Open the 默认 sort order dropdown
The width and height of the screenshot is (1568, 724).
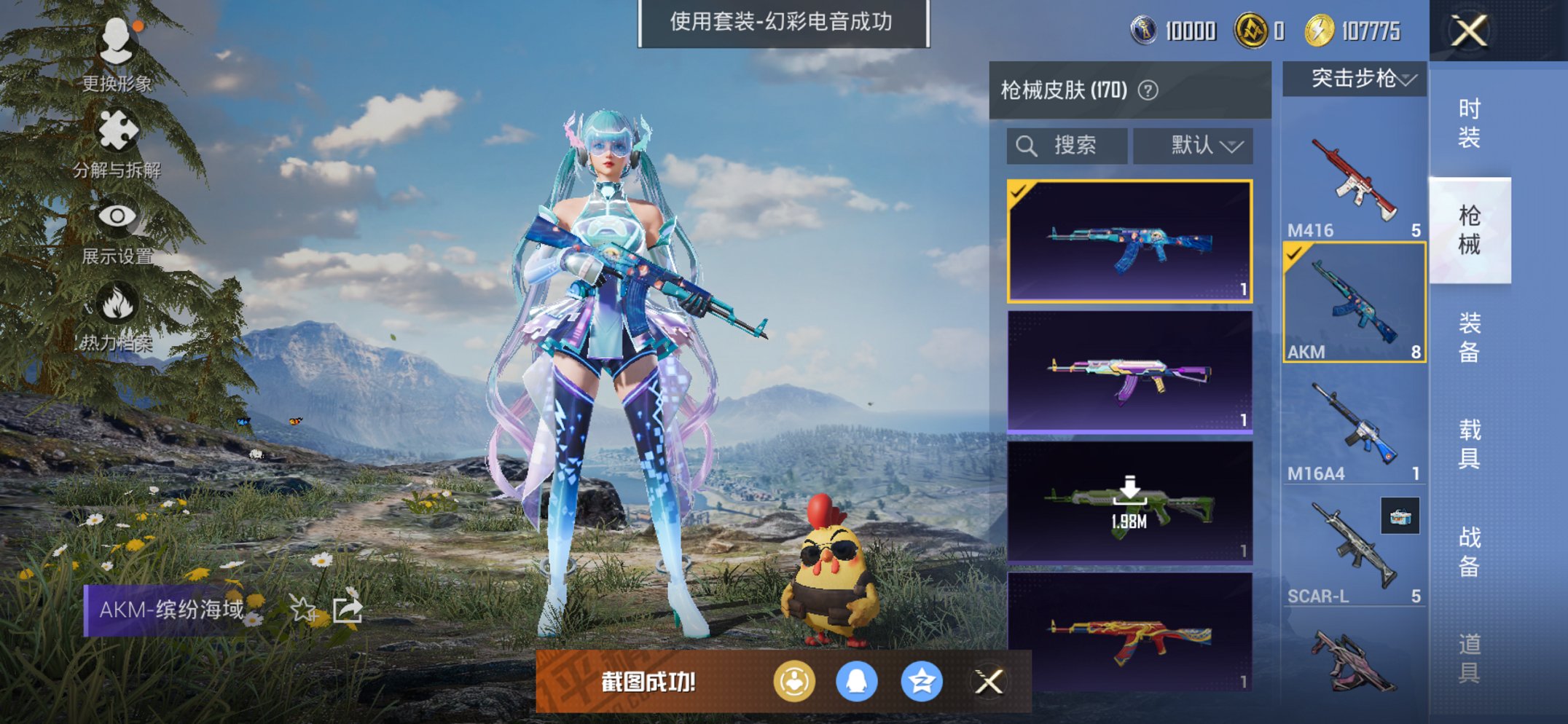click(x=1193, y=144)
